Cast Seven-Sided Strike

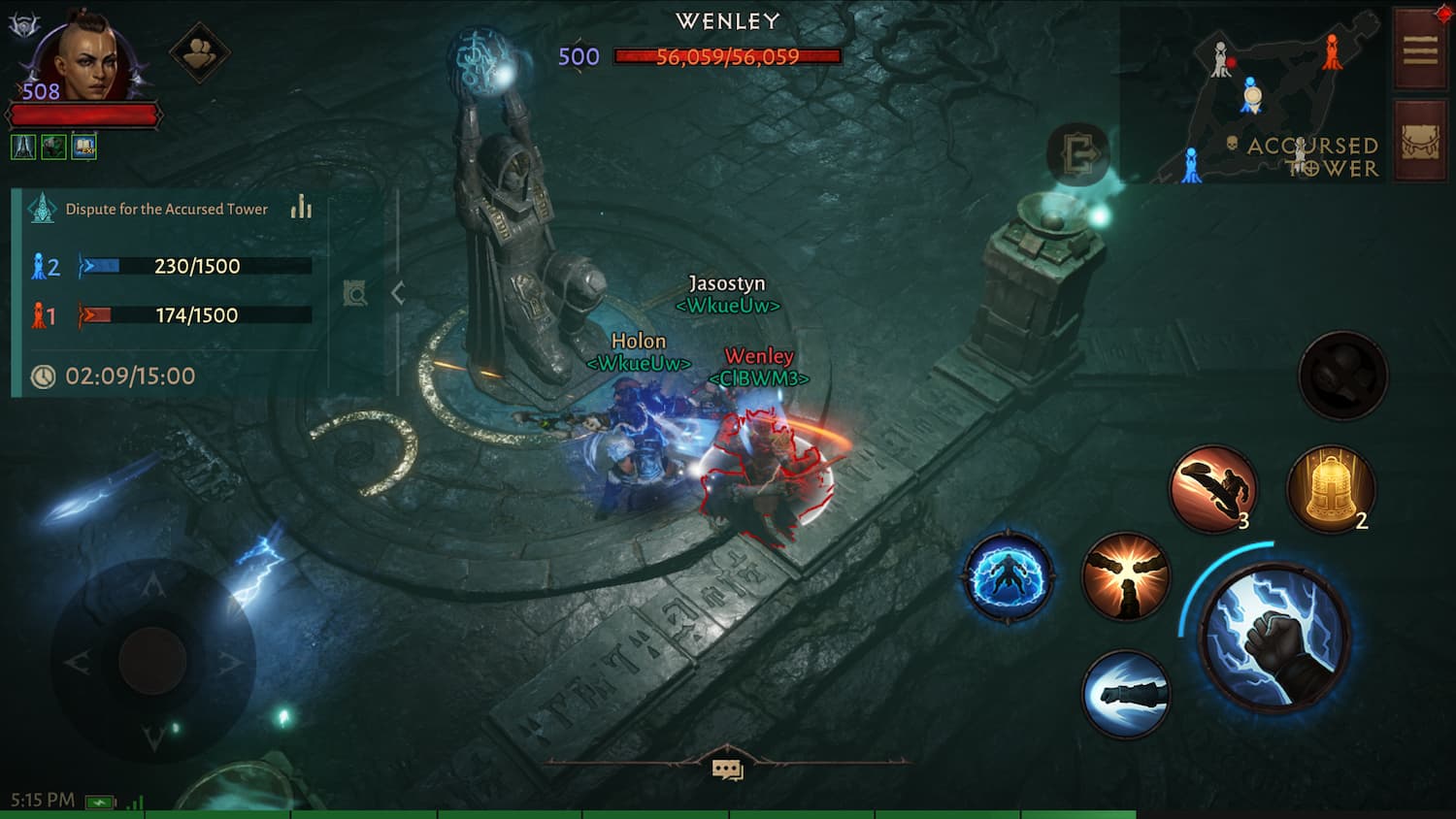[1126, 577]
